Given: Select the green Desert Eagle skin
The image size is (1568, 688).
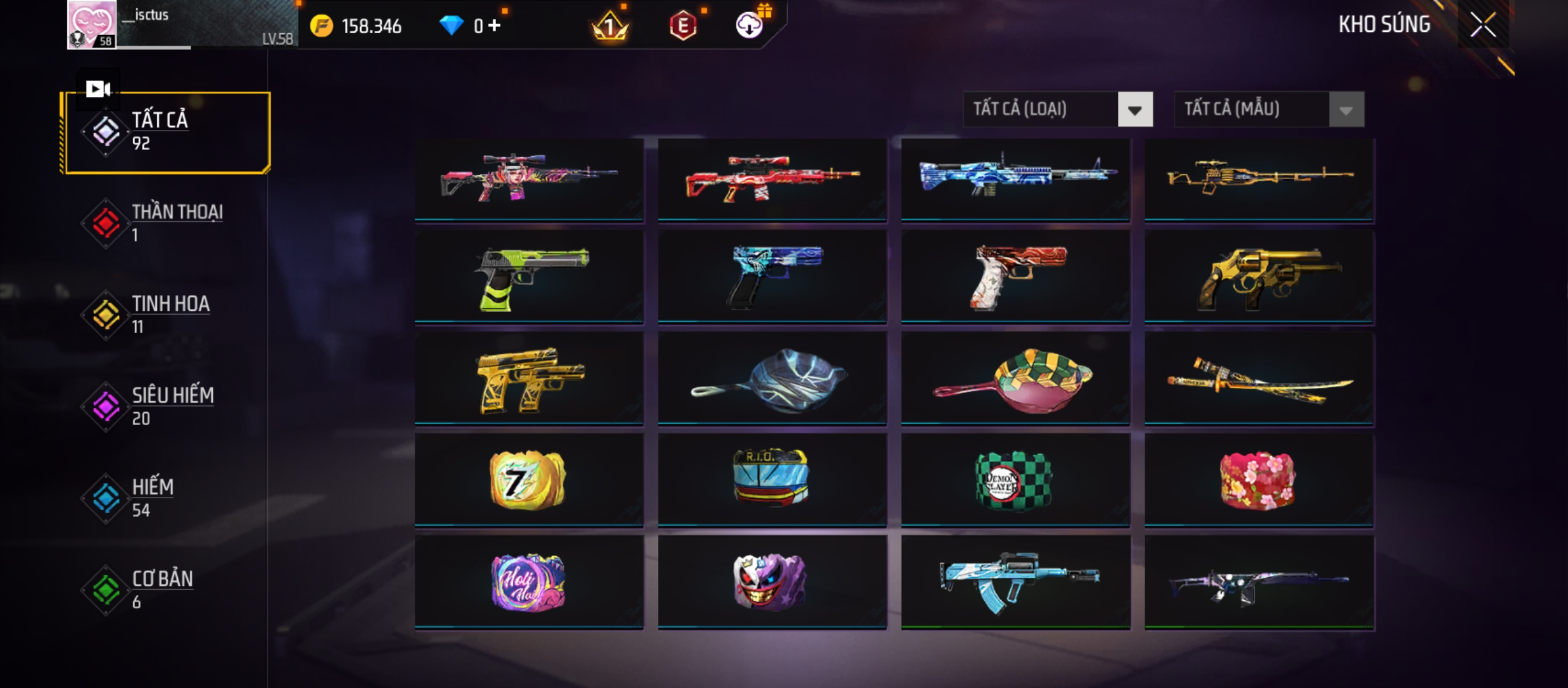Looking at the screenshot, I should 529,278.
